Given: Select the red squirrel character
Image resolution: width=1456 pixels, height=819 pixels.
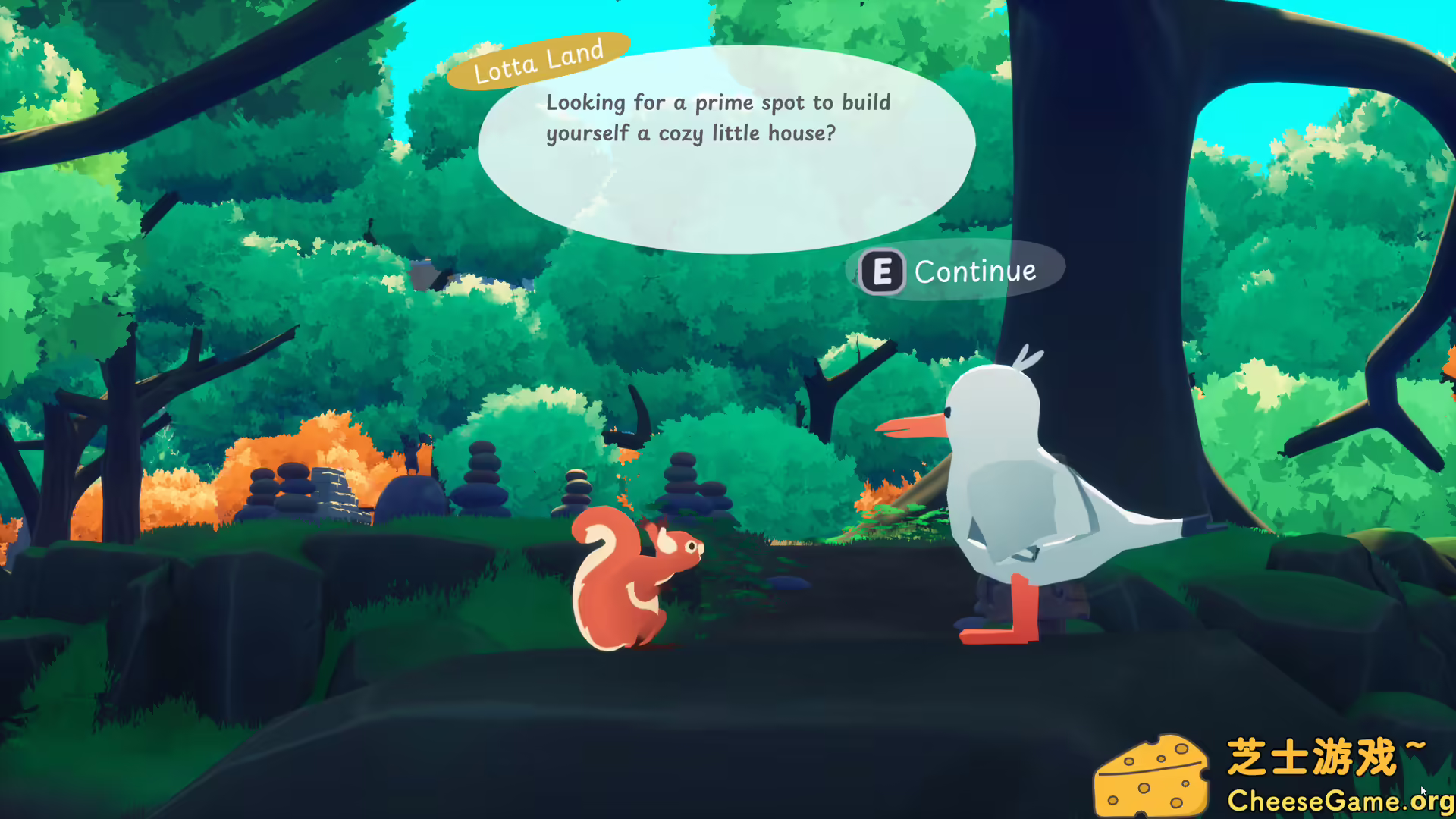Looking at the screenshot, I should pyautogui.click(x=637, y=591).
